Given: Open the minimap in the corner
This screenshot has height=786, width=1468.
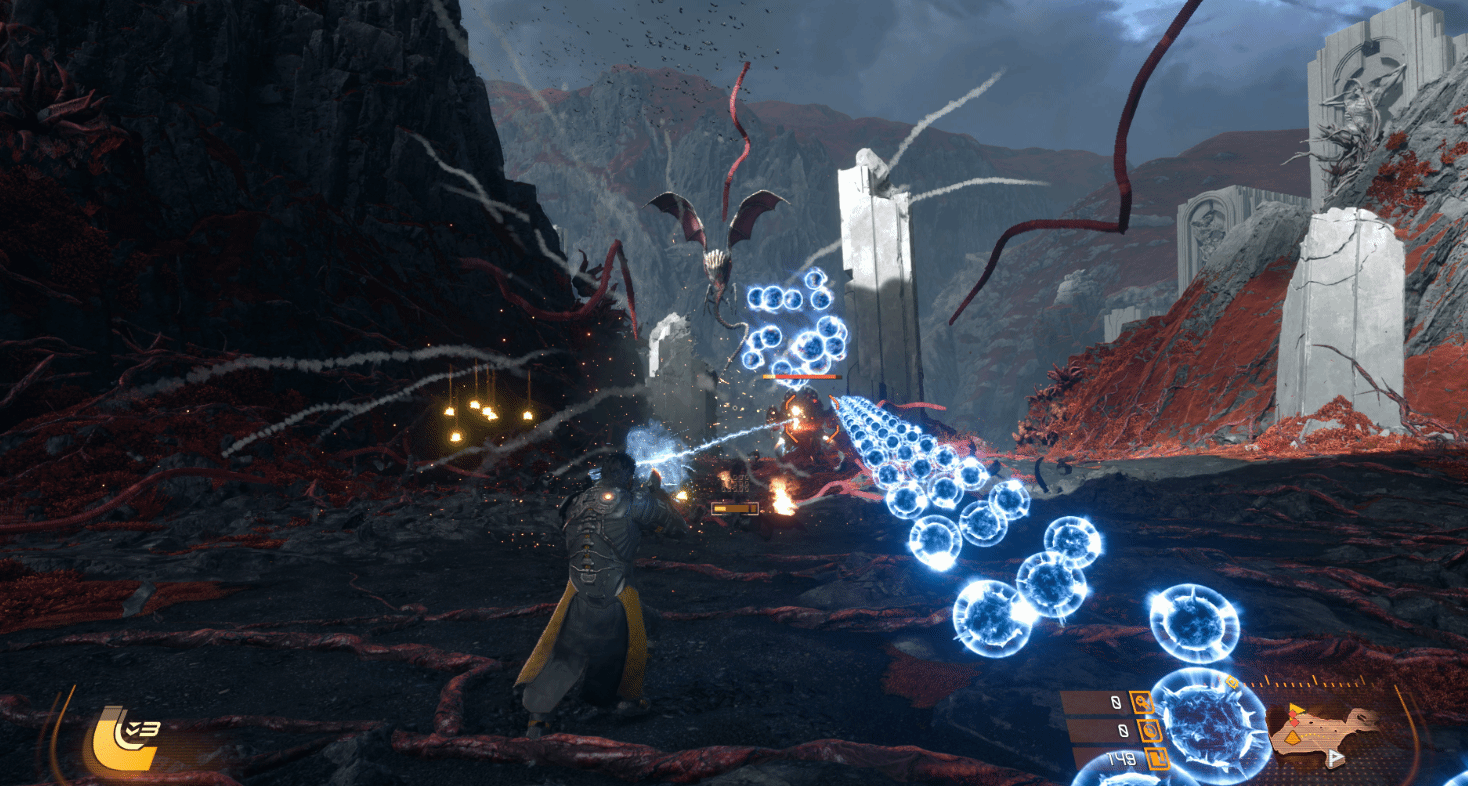Looking at the screenshot, I should 1325,732.
